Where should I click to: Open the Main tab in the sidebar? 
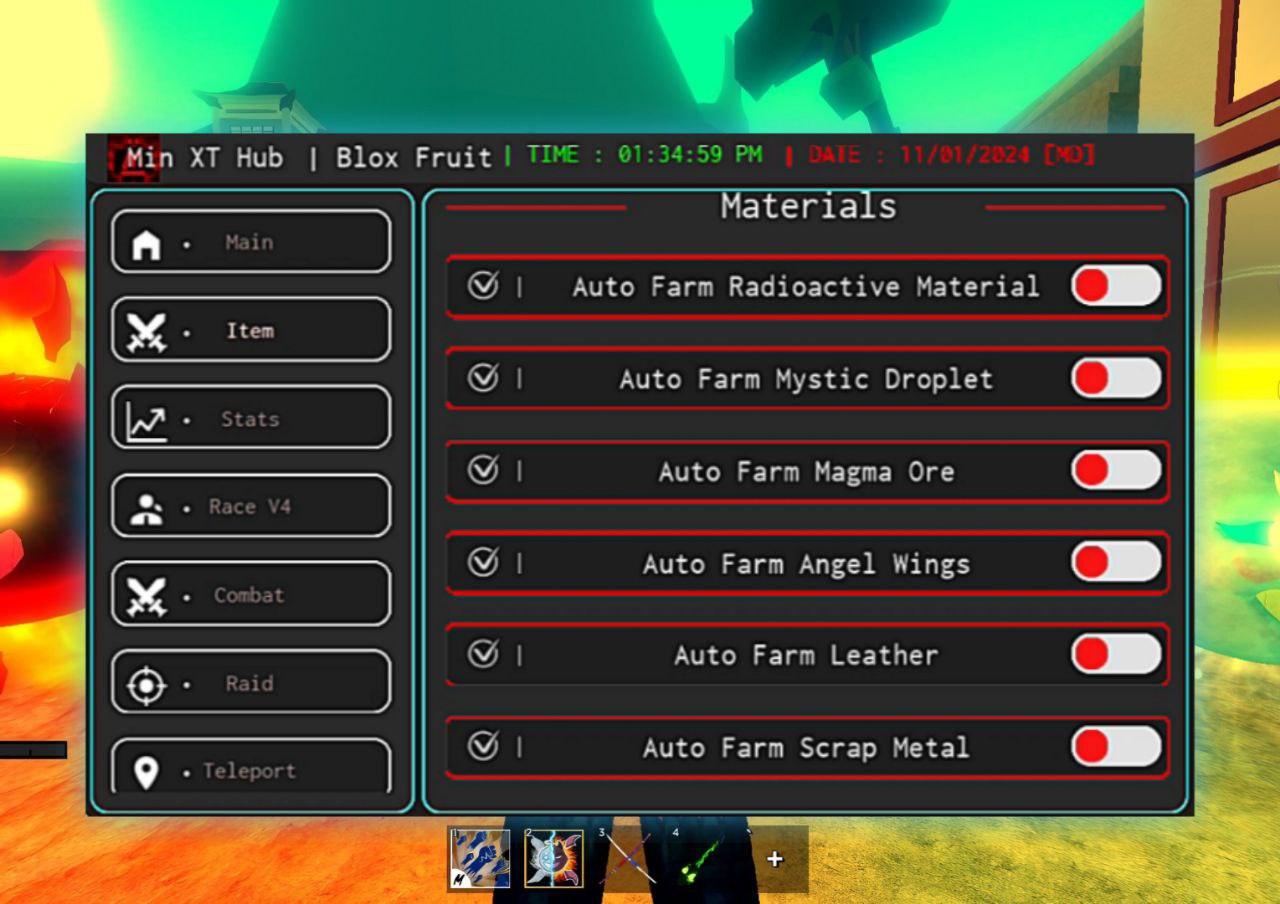click(250, 242)
